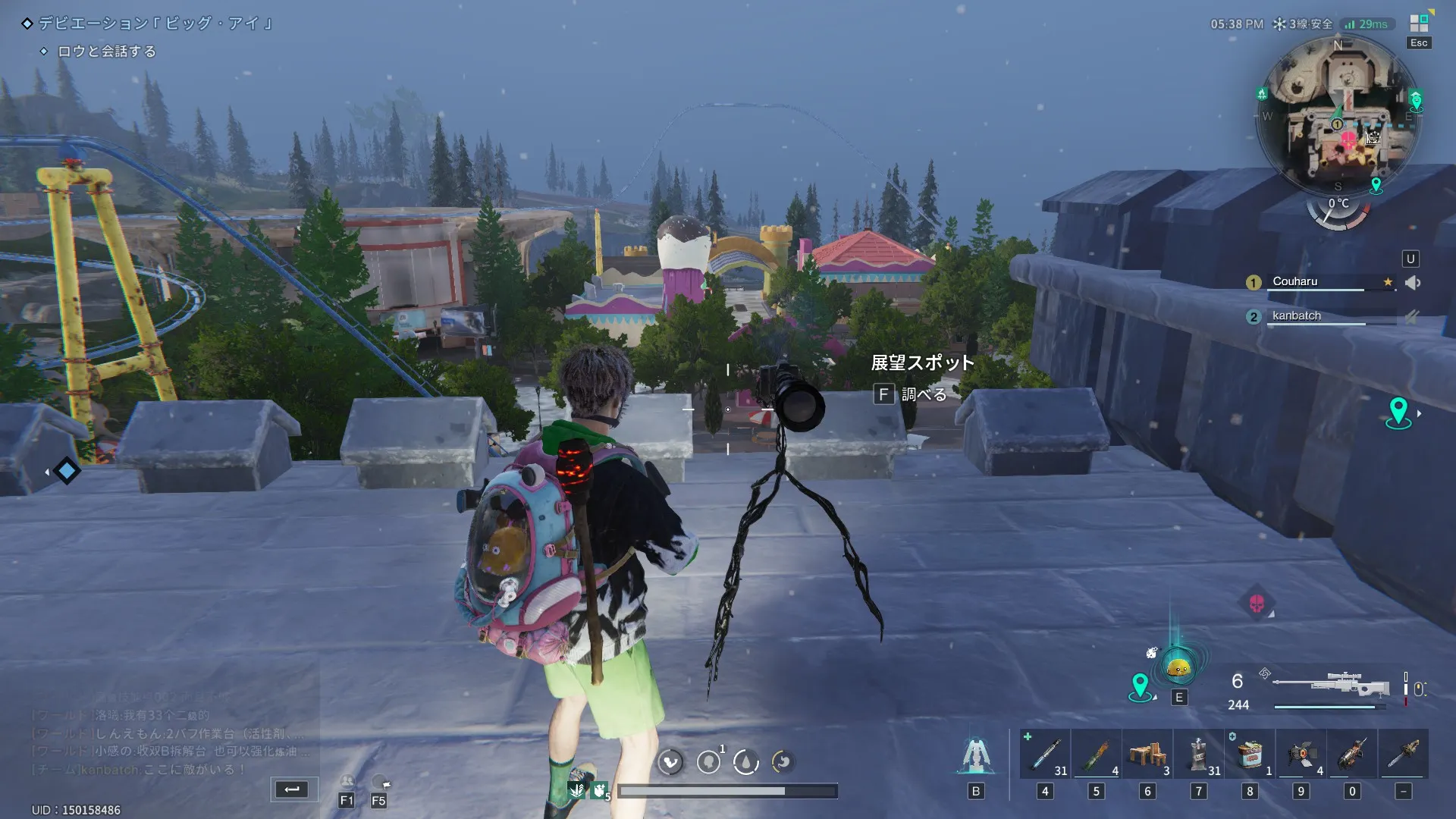Select the equipped sniper rifle weapon
The width and height of the screenshot is (1456, 819).
1331,685
